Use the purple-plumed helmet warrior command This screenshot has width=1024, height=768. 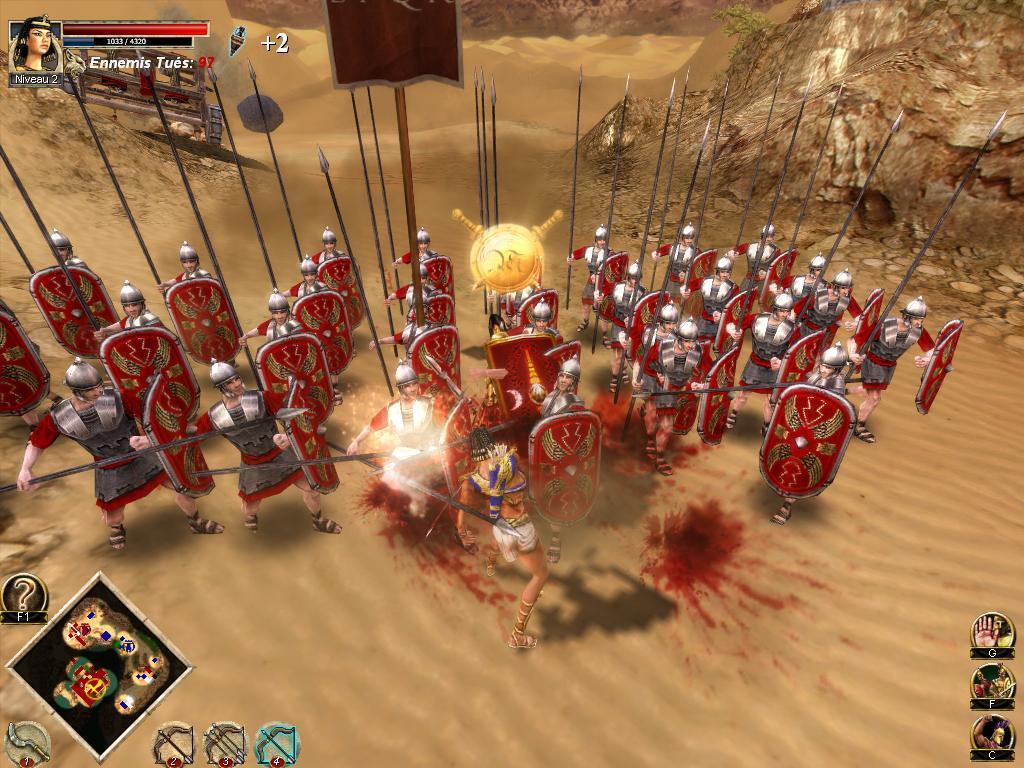(992, 735)
